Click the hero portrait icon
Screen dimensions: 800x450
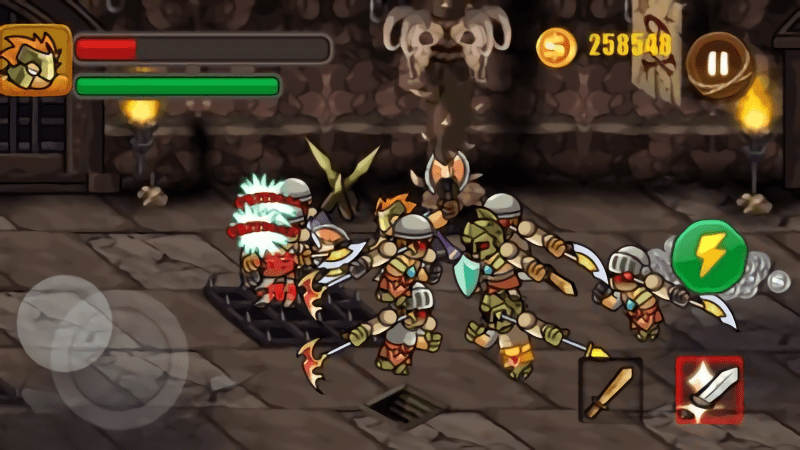[x=35, y=60]
